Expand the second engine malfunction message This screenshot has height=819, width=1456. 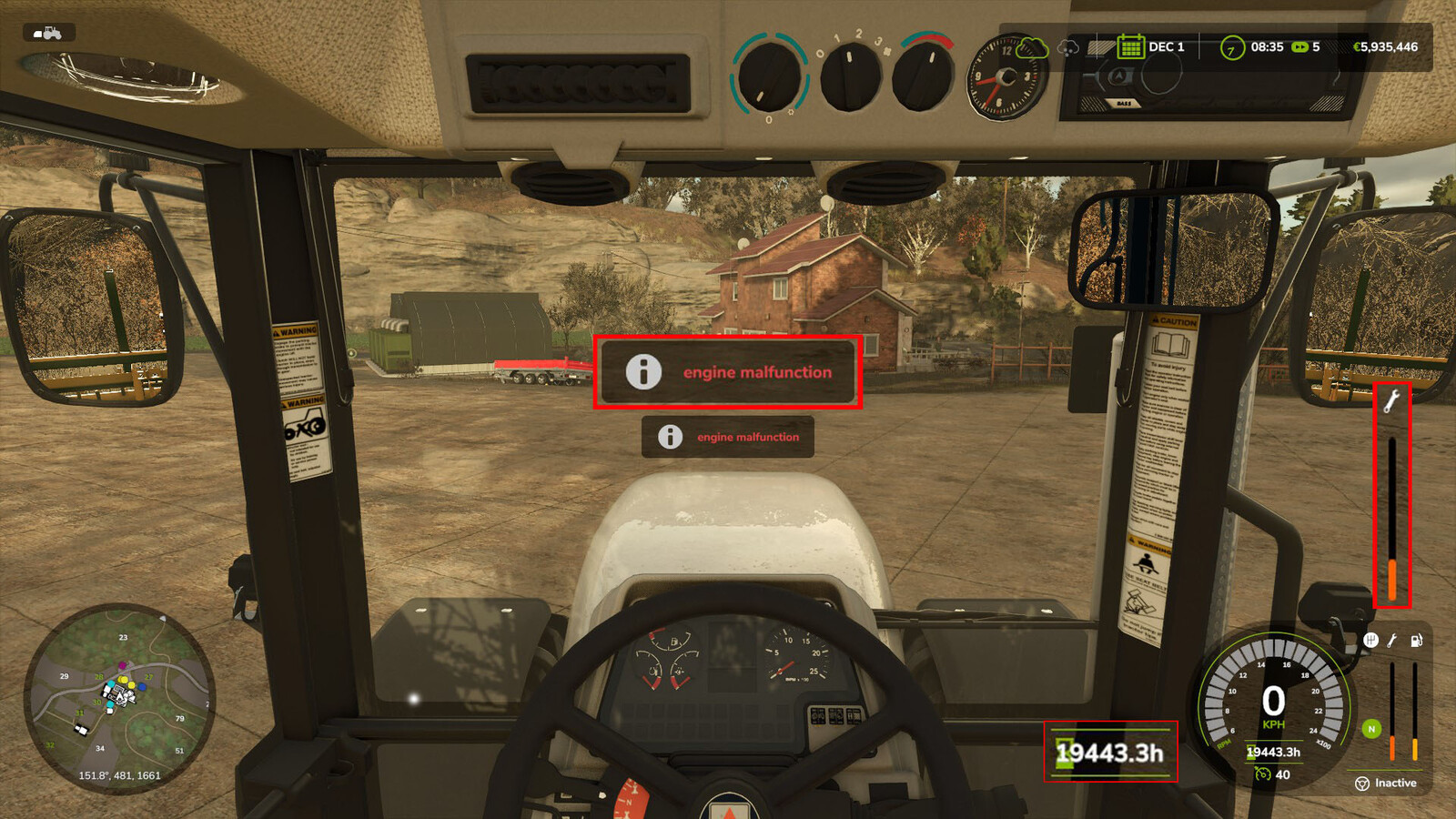click(726, 438)
